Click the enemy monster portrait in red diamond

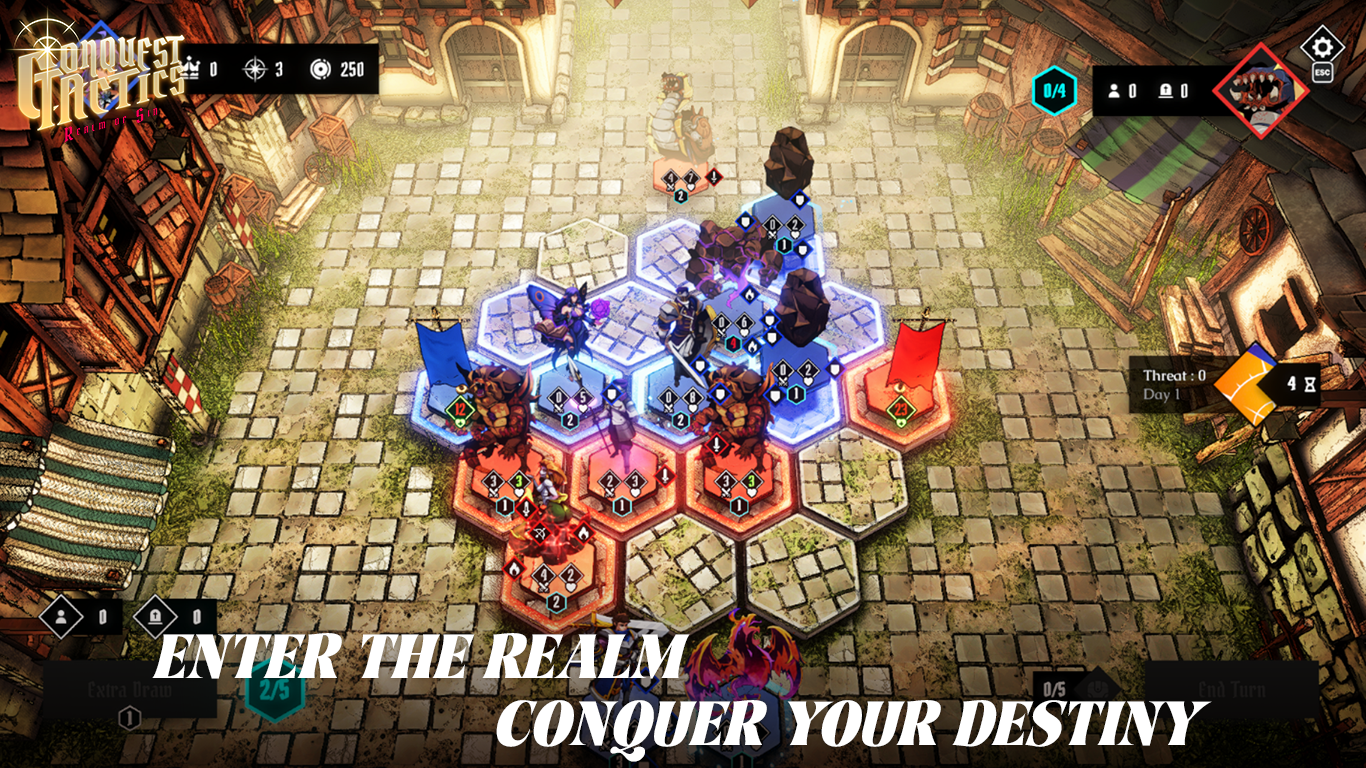point(1261,91)
